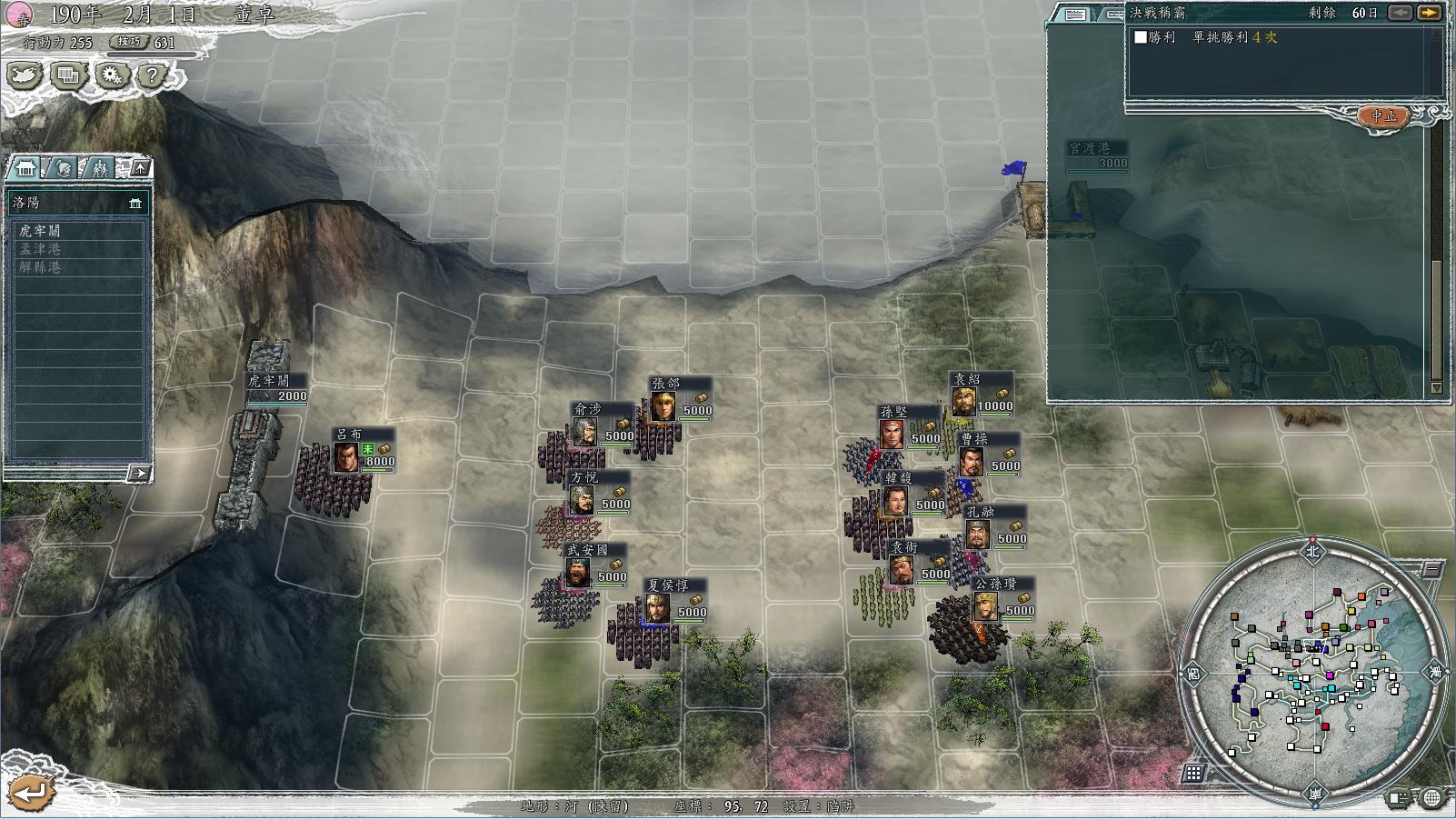Click the arrow button below the city list
1456x820 pixels.
click(139, 473)
